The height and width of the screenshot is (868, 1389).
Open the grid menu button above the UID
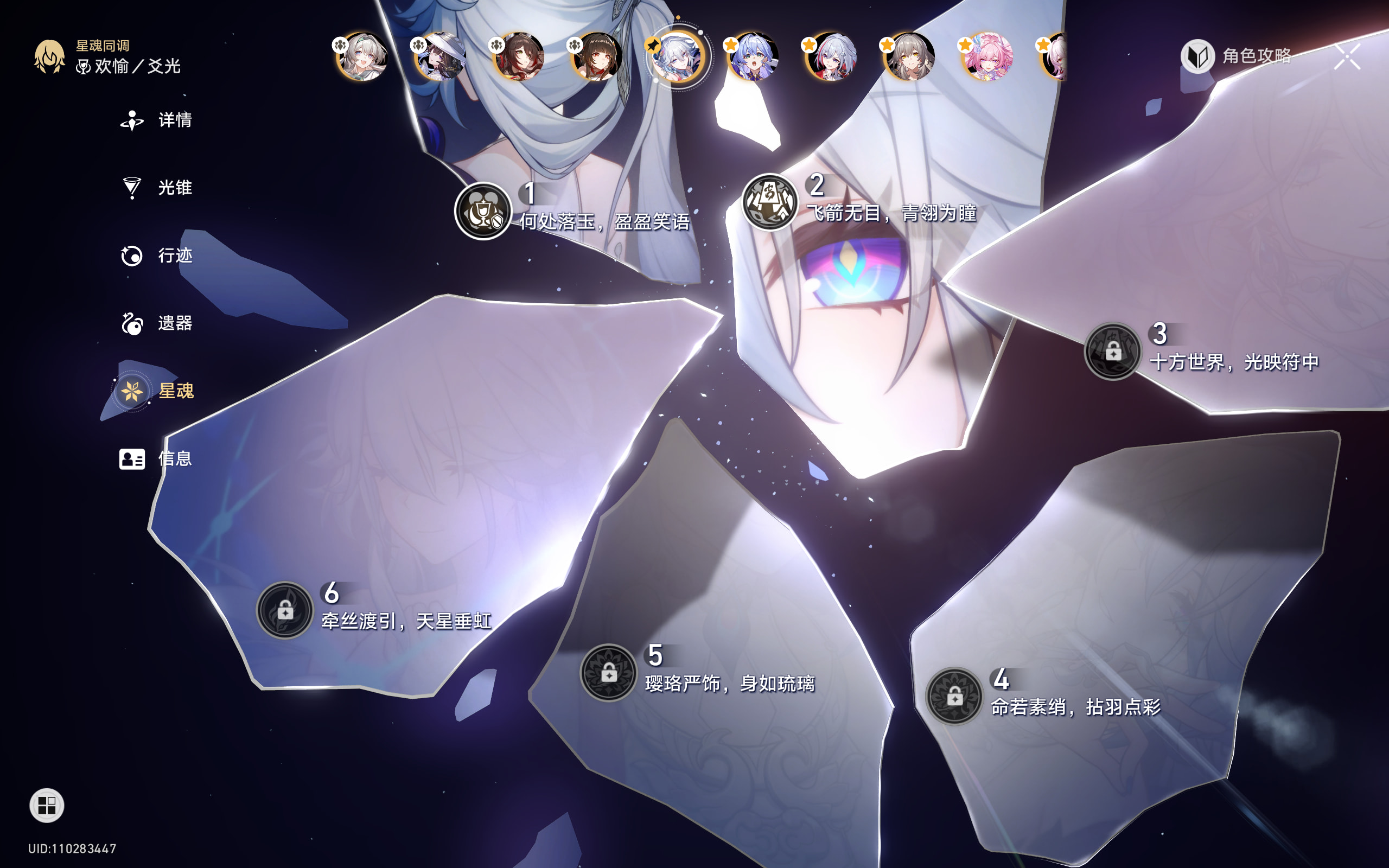coord(47,805)
